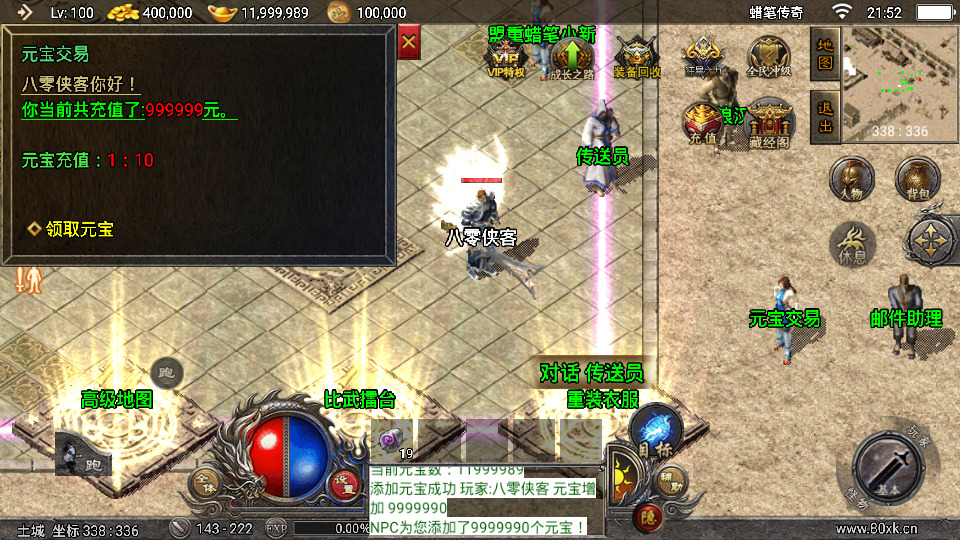Tap the 基本 sword attack button
This screenshot has width=960, height=540.
click(x=891, y=467)
